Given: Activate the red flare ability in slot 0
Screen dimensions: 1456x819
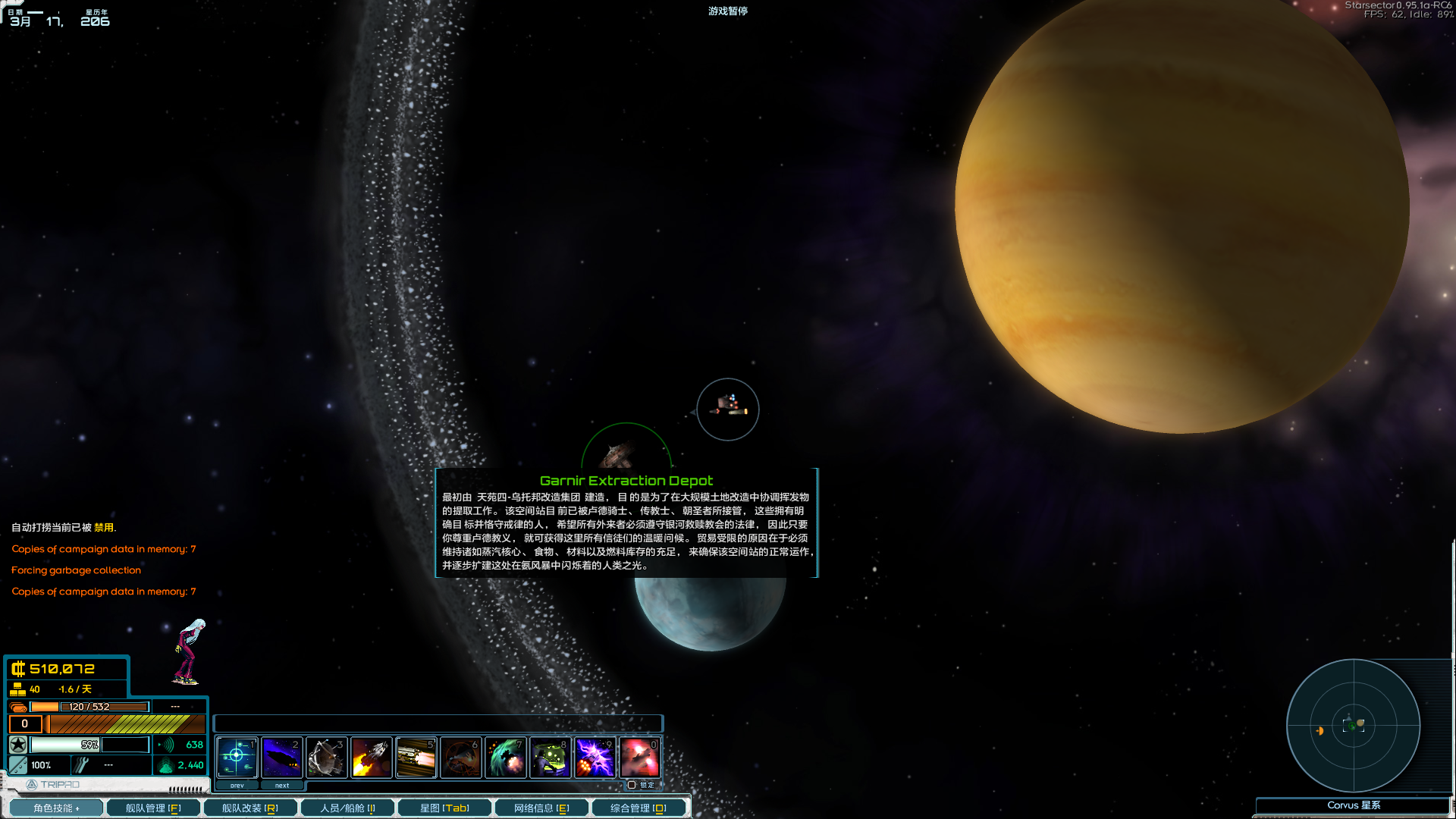Looking at the screenshot, I should coord(639,757).
